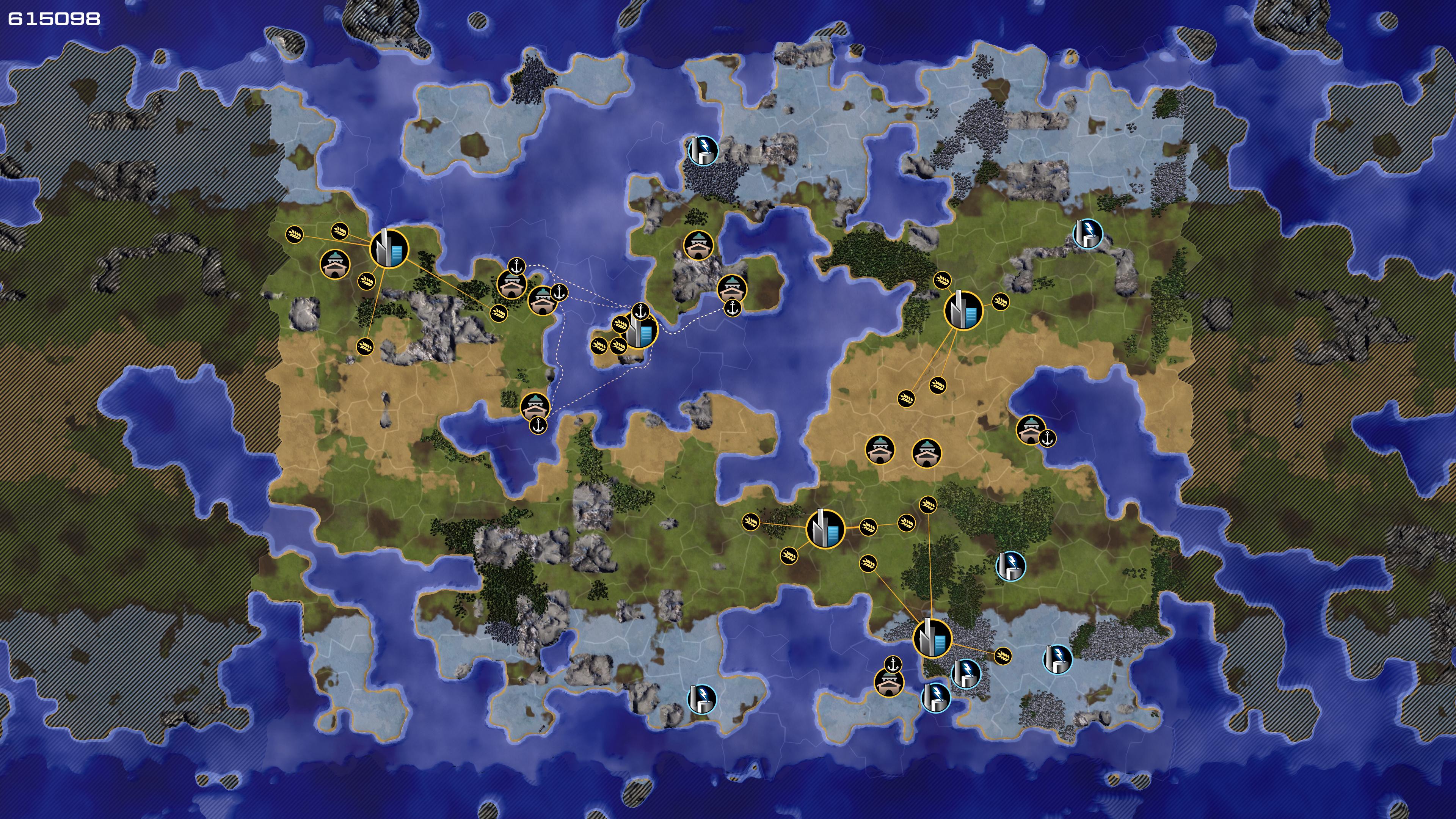Select the city marker in the southern snowfield
The height and width of the screenshot is (819, 1456).
point(932,638)
